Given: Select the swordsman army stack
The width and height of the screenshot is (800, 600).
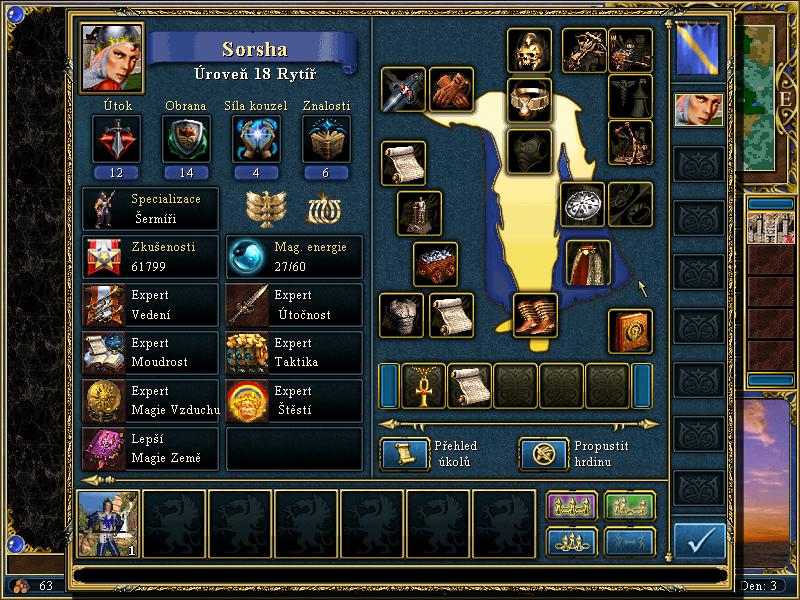Looking at the screenshot, I should (109, 523).
